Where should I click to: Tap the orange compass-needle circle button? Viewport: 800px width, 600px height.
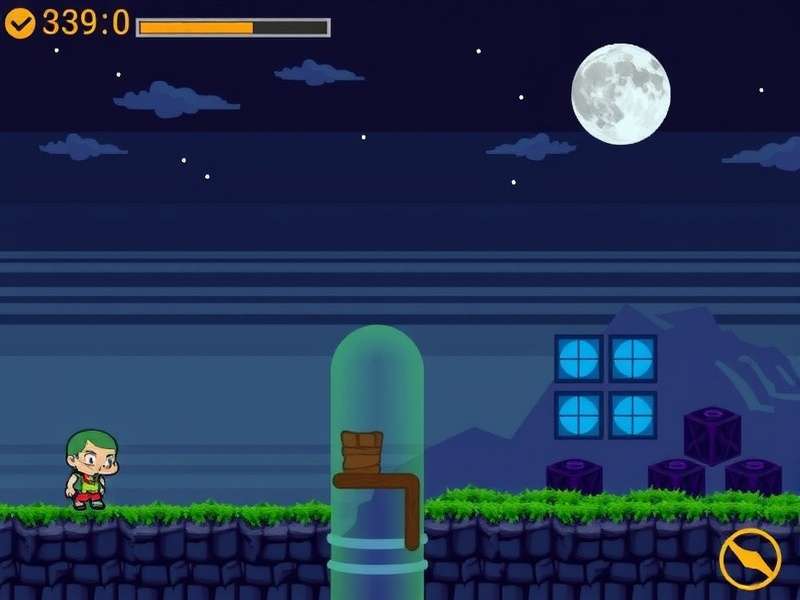(x=749, y=558)
